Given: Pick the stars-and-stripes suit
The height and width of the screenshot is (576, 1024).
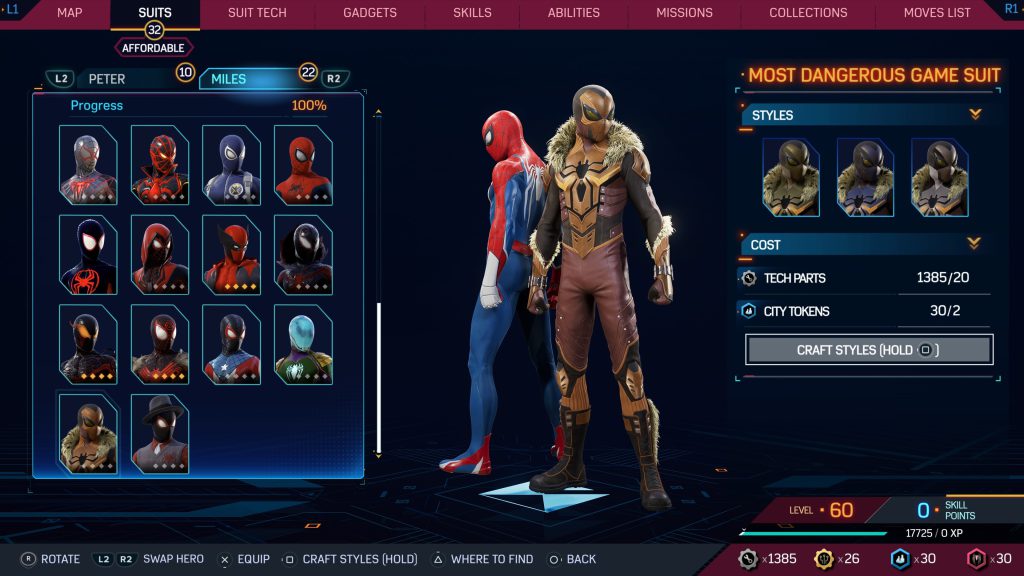Looking at the screenshot, I should [x=232, y=345].
